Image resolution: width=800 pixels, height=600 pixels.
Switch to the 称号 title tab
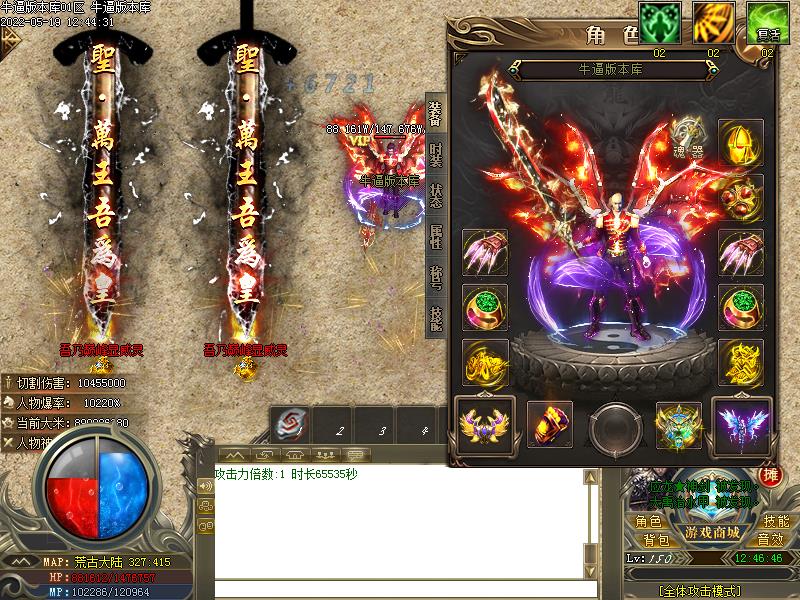click(435, 277)
